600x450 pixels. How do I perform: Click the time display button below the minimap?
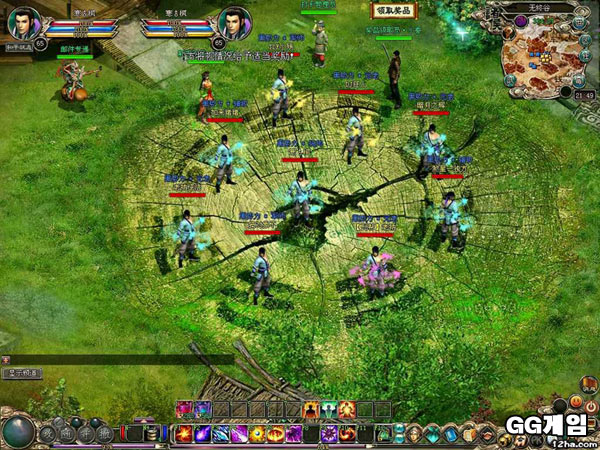[584, 96]
